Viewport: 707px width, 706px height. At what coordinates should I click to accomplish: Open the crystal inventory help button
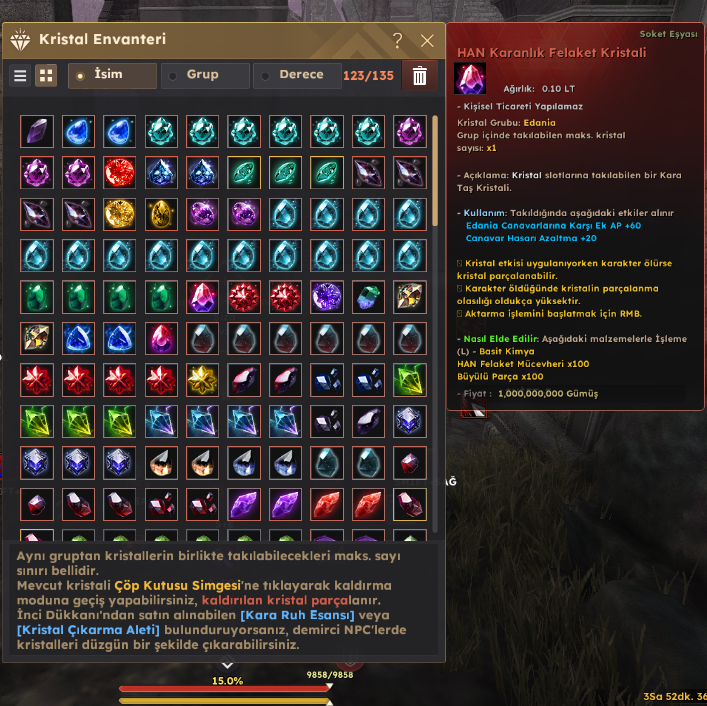397,41
